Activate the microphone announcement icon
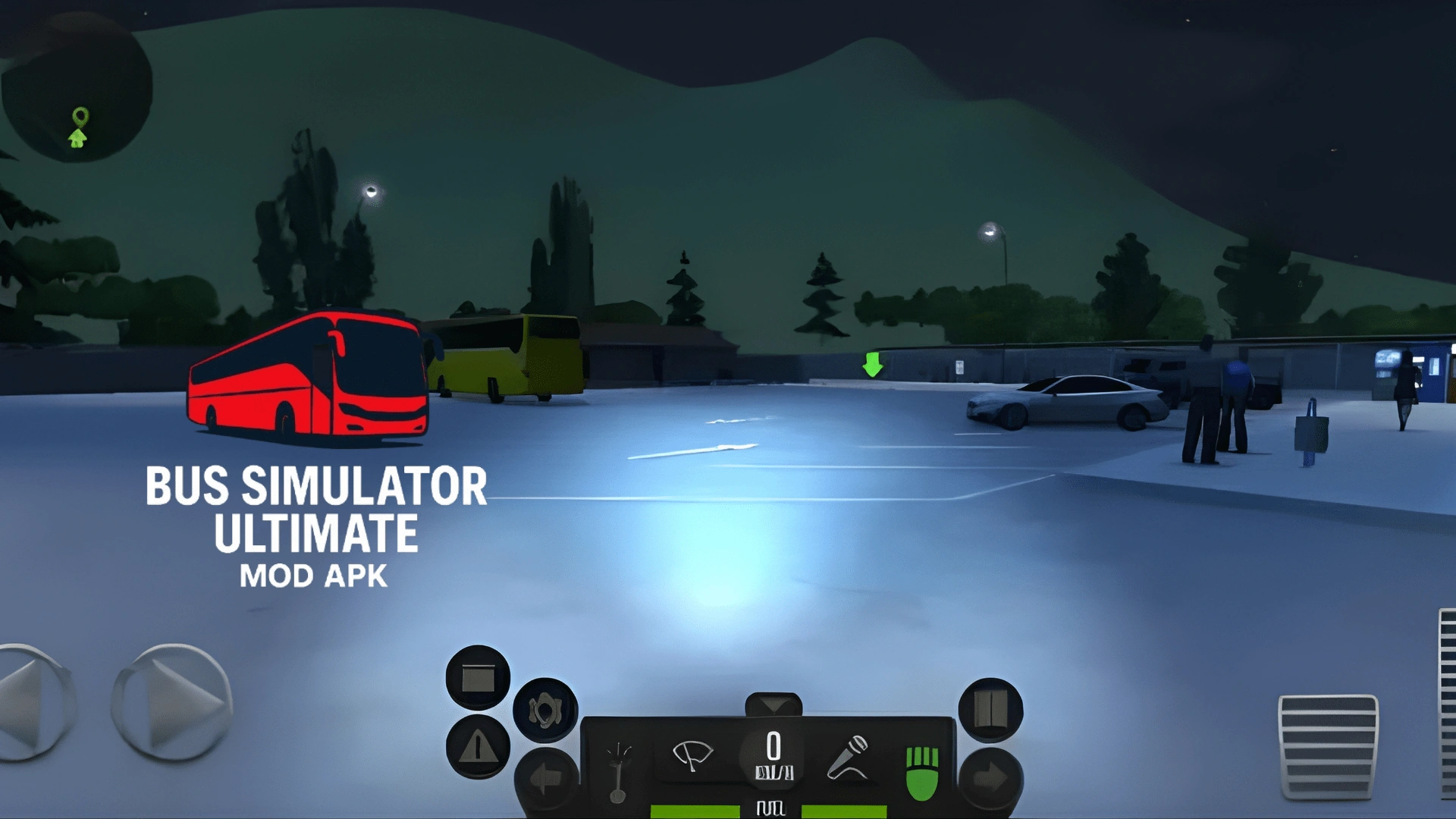1456x819 pixels. [848, 757]
